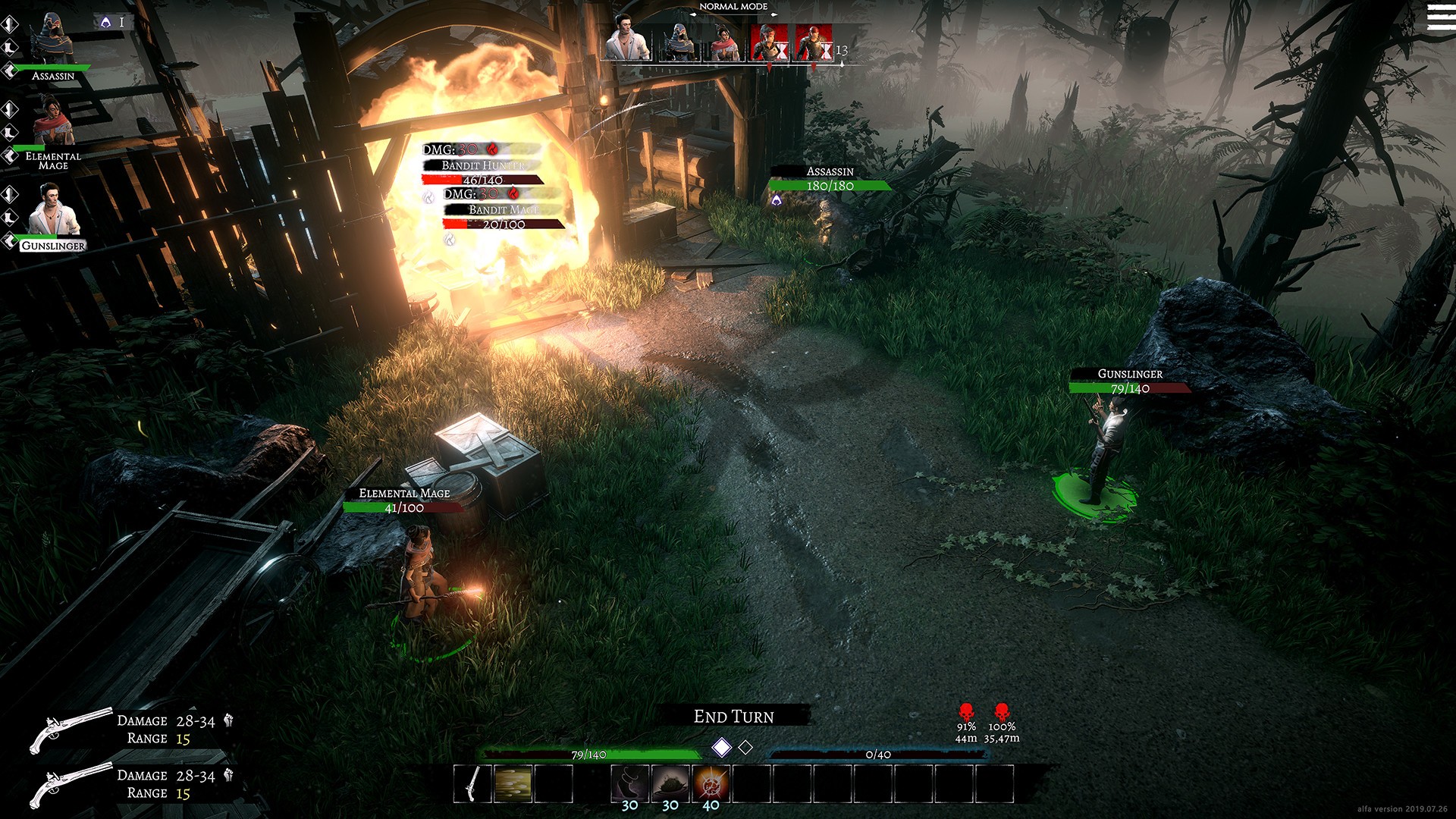
Task: Activate the fiery burst ability costing 40
Action: point(711,783)
